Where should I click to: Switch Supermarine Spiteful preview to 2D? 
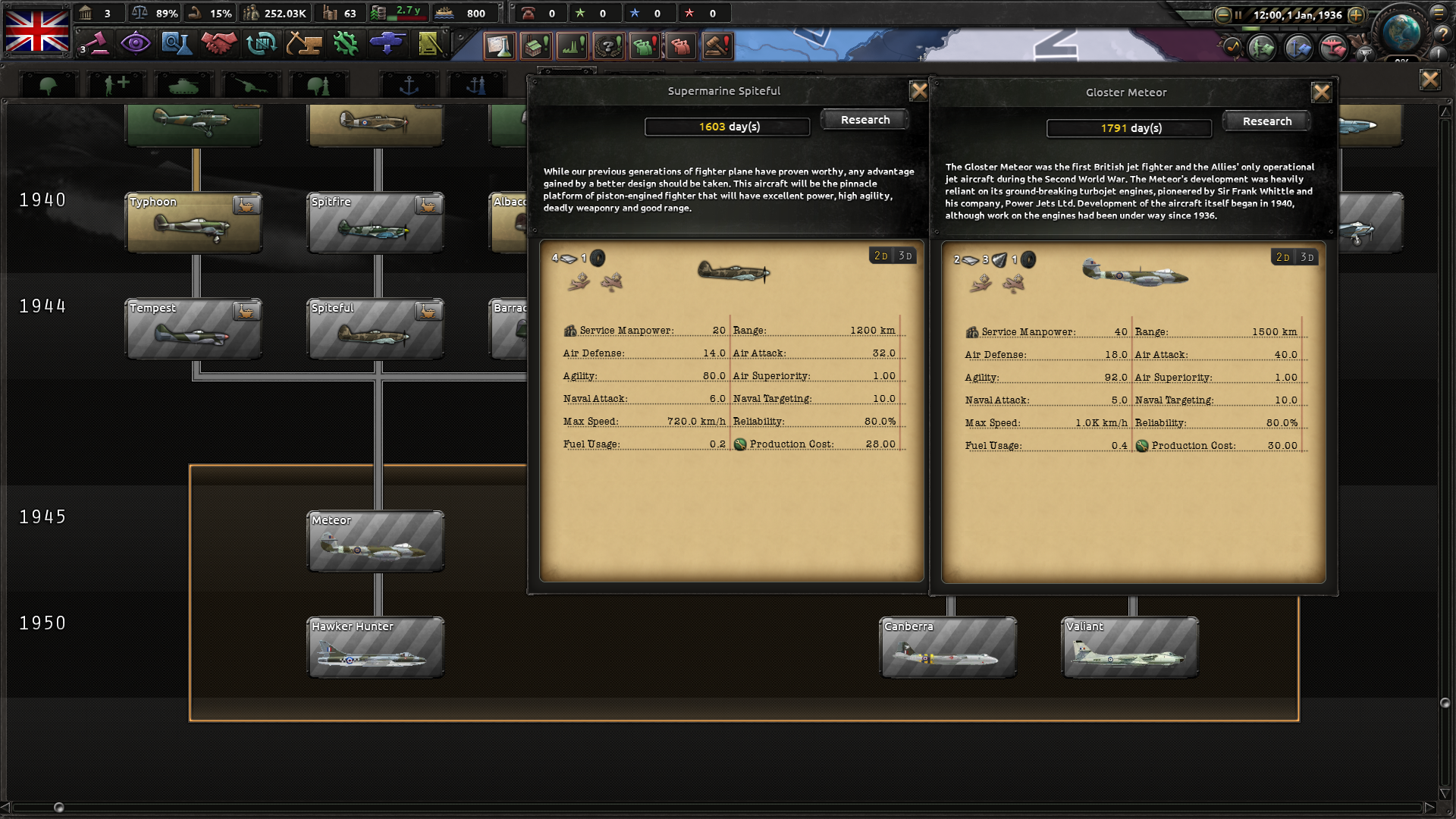click(879, 256)
